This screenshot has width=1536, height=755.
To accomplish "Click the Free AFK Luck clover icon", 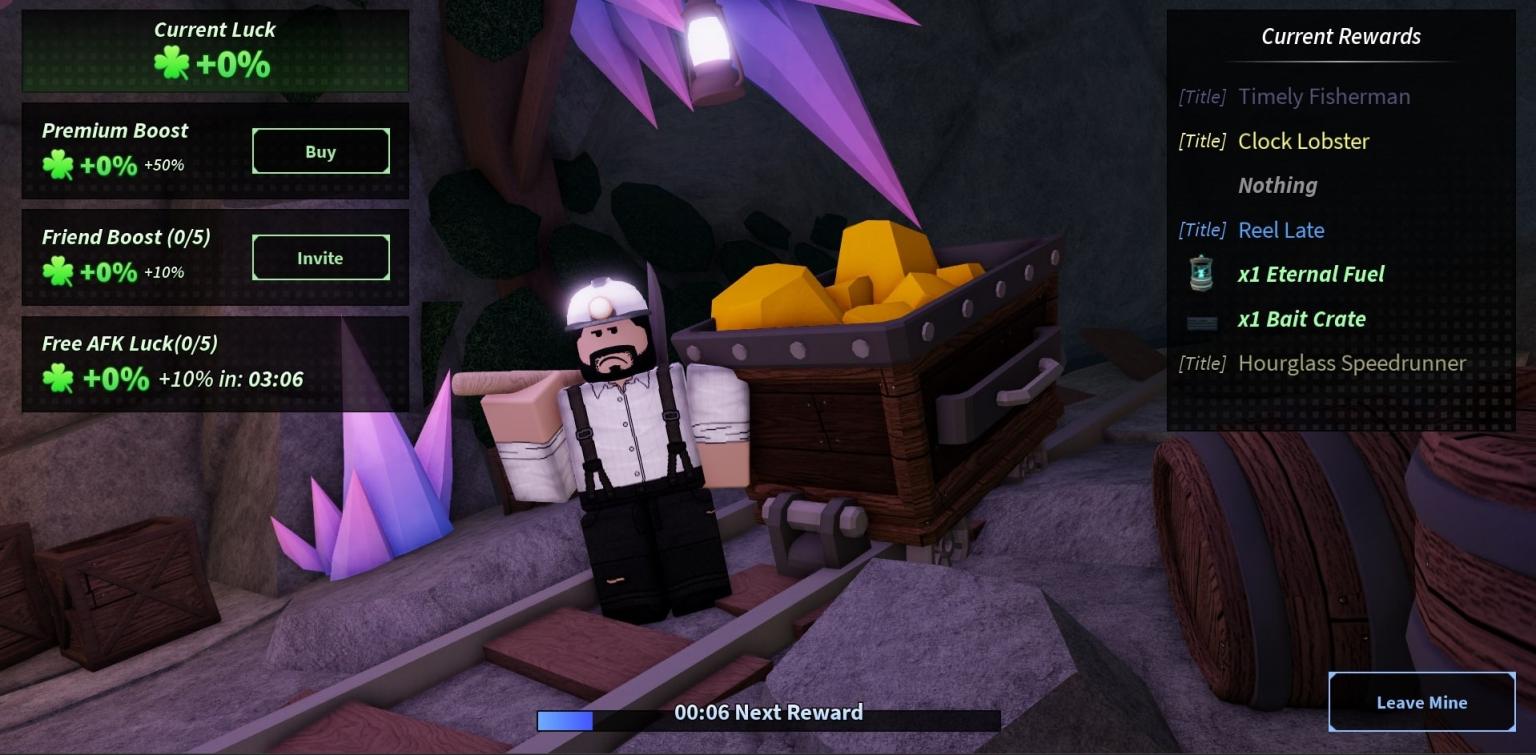I will 58,378.
